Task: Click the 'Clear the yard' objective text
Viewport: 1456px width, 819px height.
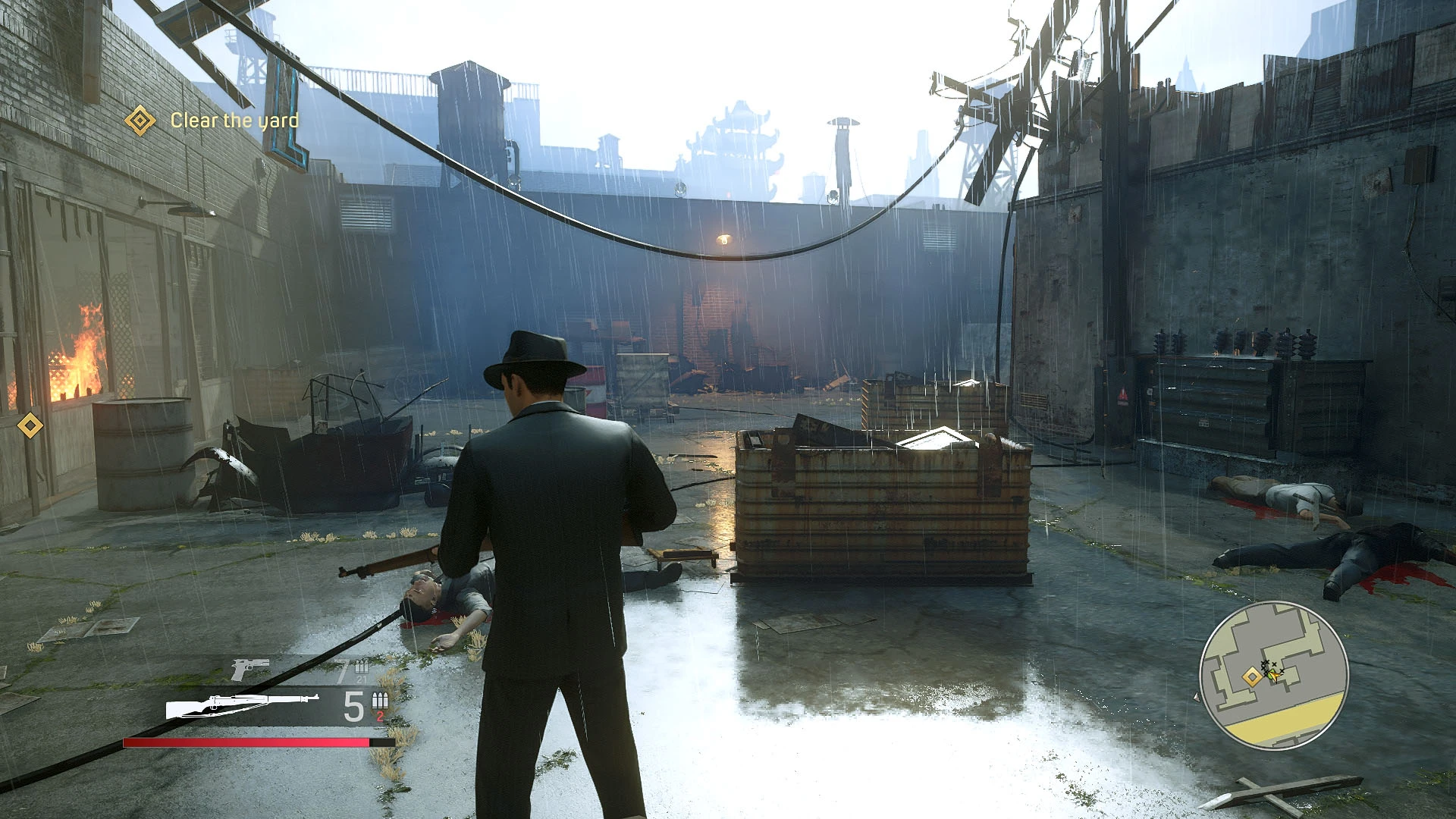Action: click(x=235, y=120)
